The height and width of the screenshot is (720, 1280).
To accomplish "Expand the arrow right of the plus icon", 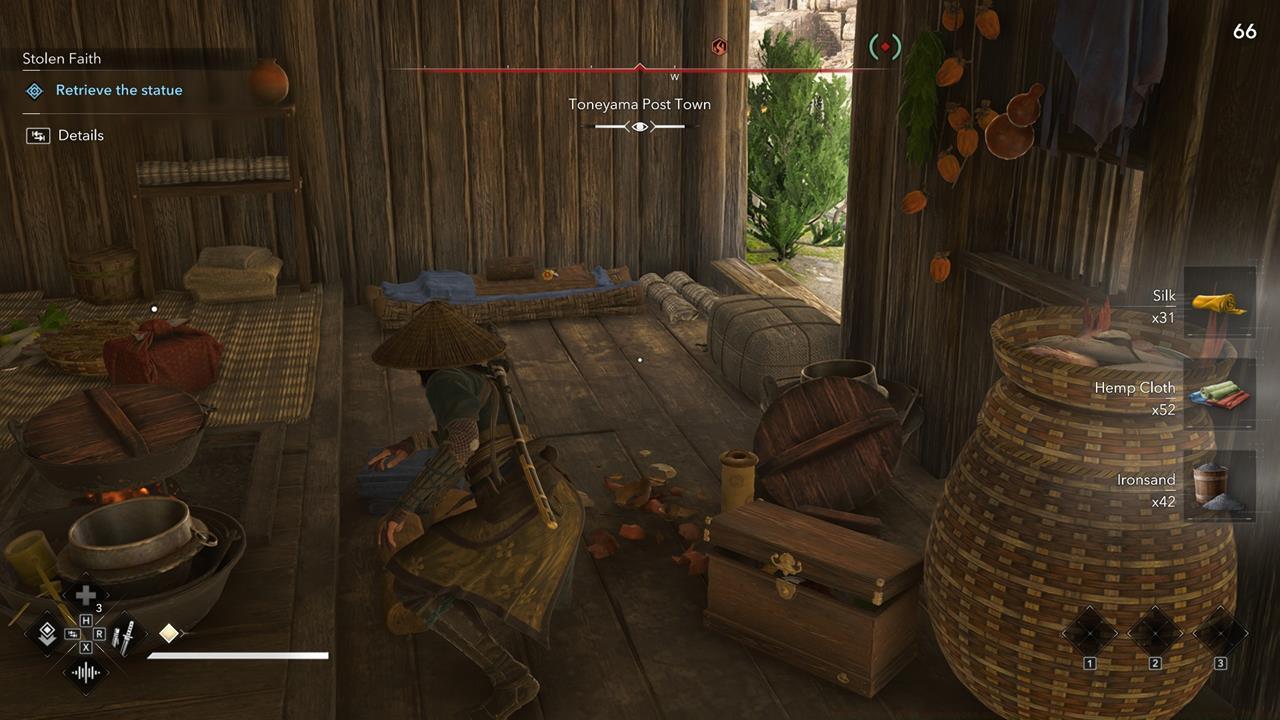I will click(108, 594).
